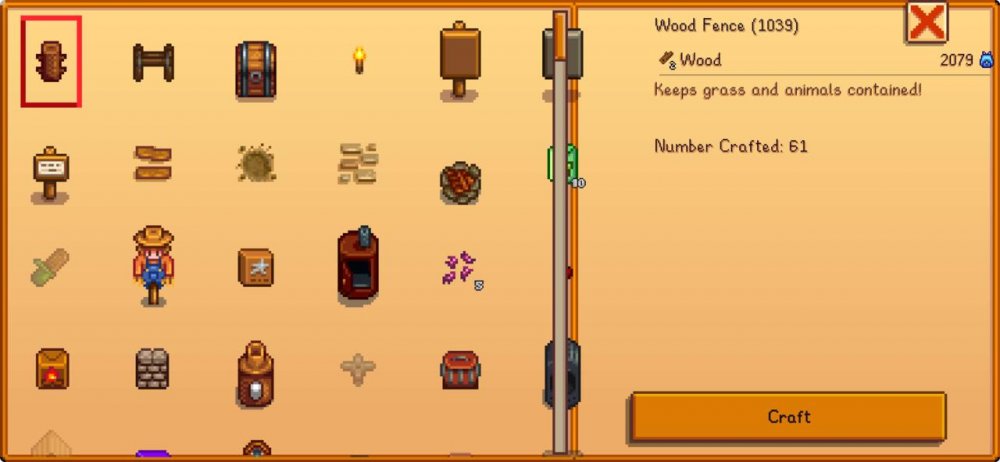This screenshot has height=462, width=1000.
Task: Choose the Gate recipe icon
Action: (153, 62)
